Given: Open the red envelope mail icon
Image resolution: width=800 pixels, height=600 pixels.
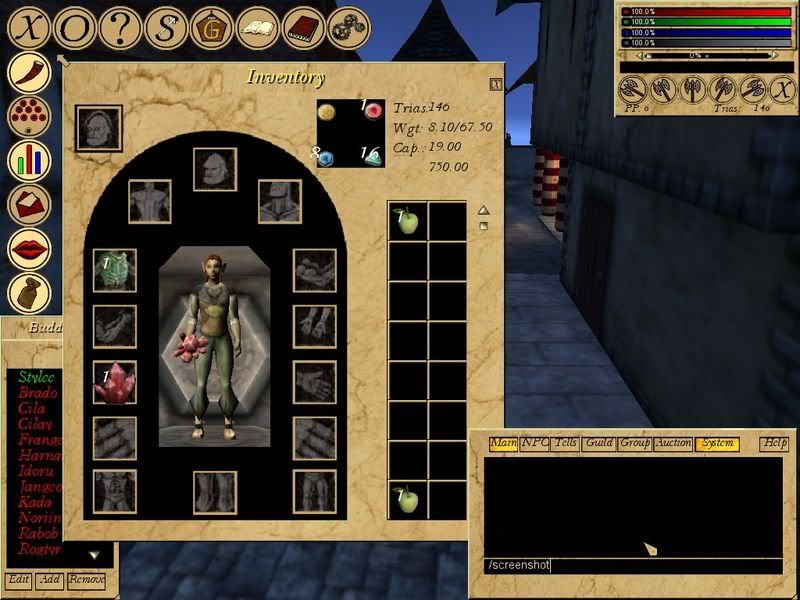Looking at the screenshot, I should pyautogui.click(x=29, y=203).
